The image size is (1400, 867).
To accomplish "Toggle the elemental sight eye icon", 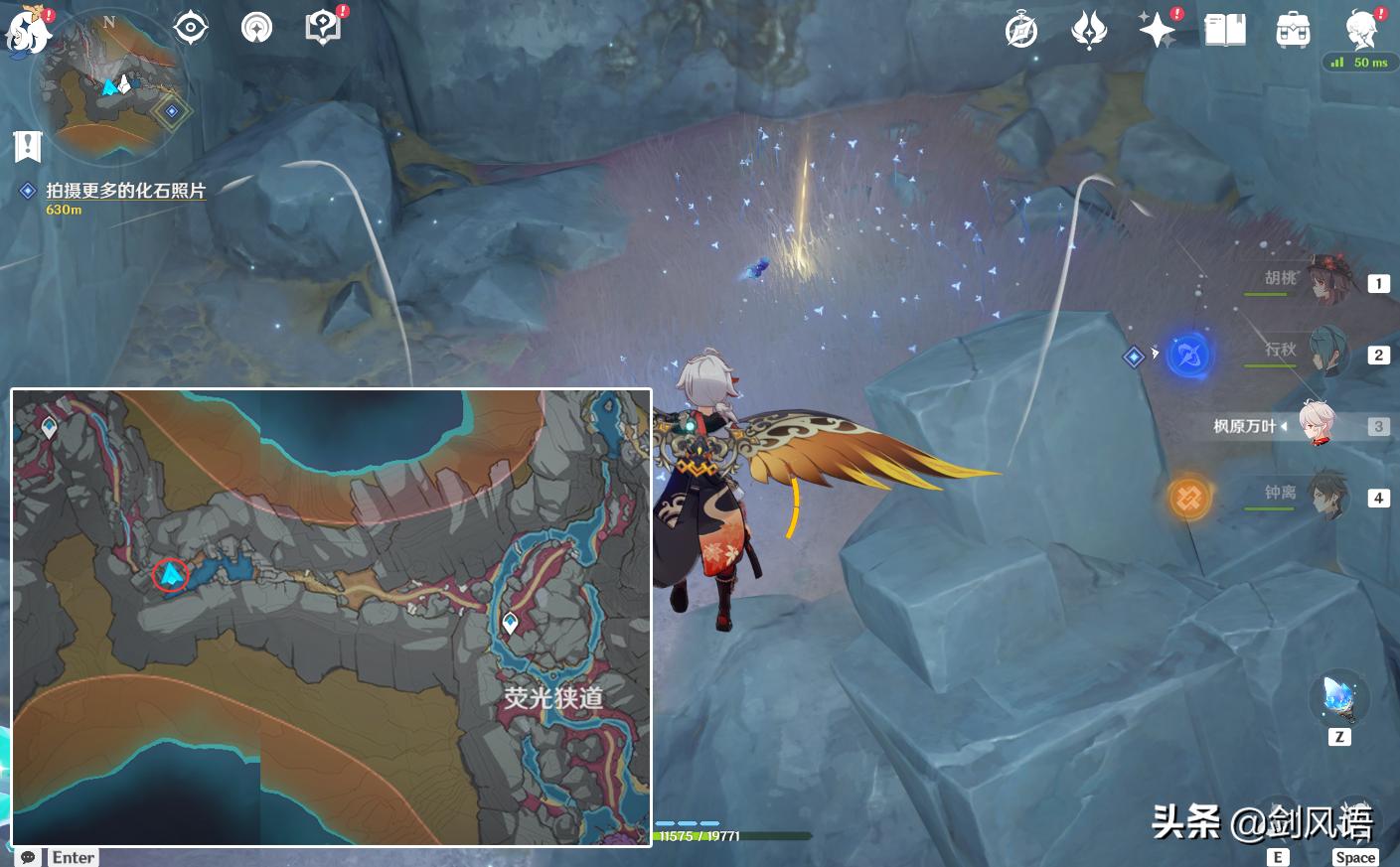I will click(x=190, y=28).
